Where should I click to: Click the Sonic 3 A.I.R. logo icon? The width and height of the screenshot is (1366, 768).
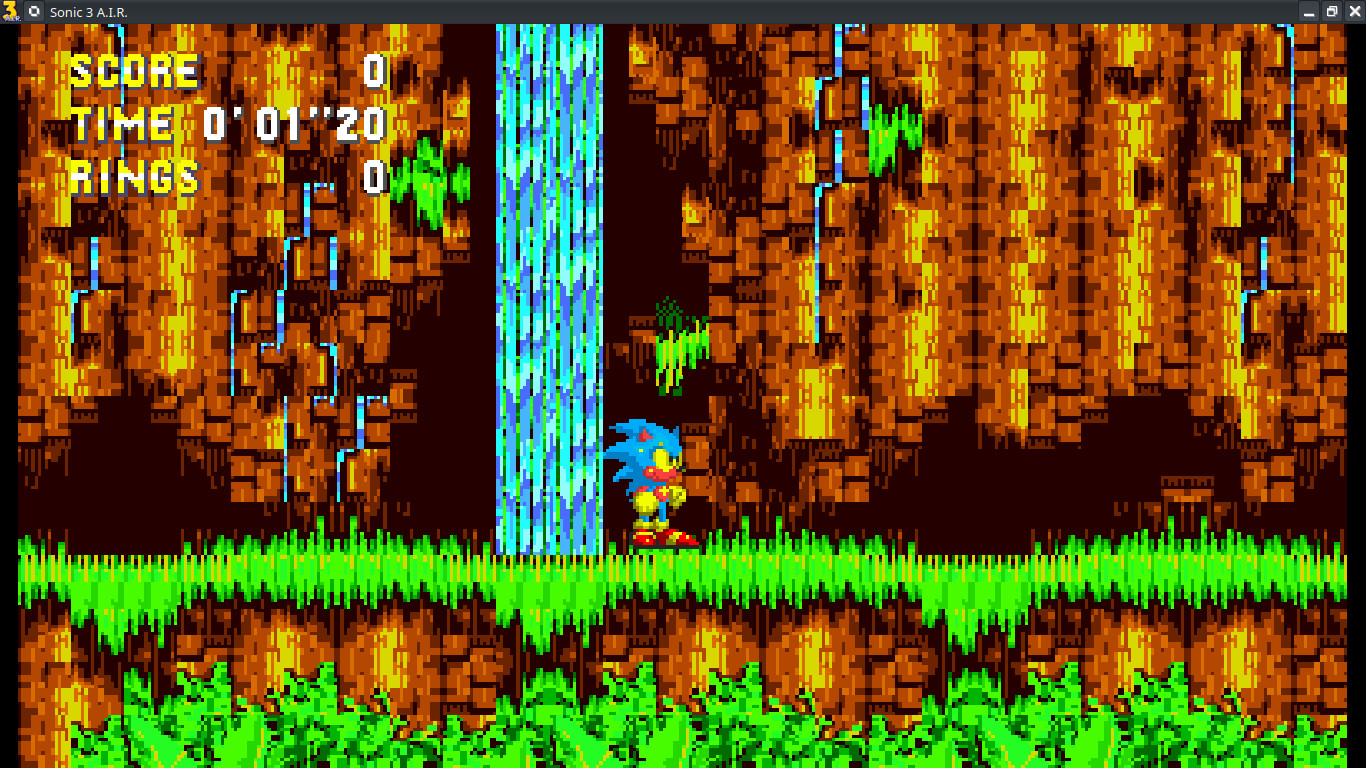pyautogui.click(x=10, y=11)
